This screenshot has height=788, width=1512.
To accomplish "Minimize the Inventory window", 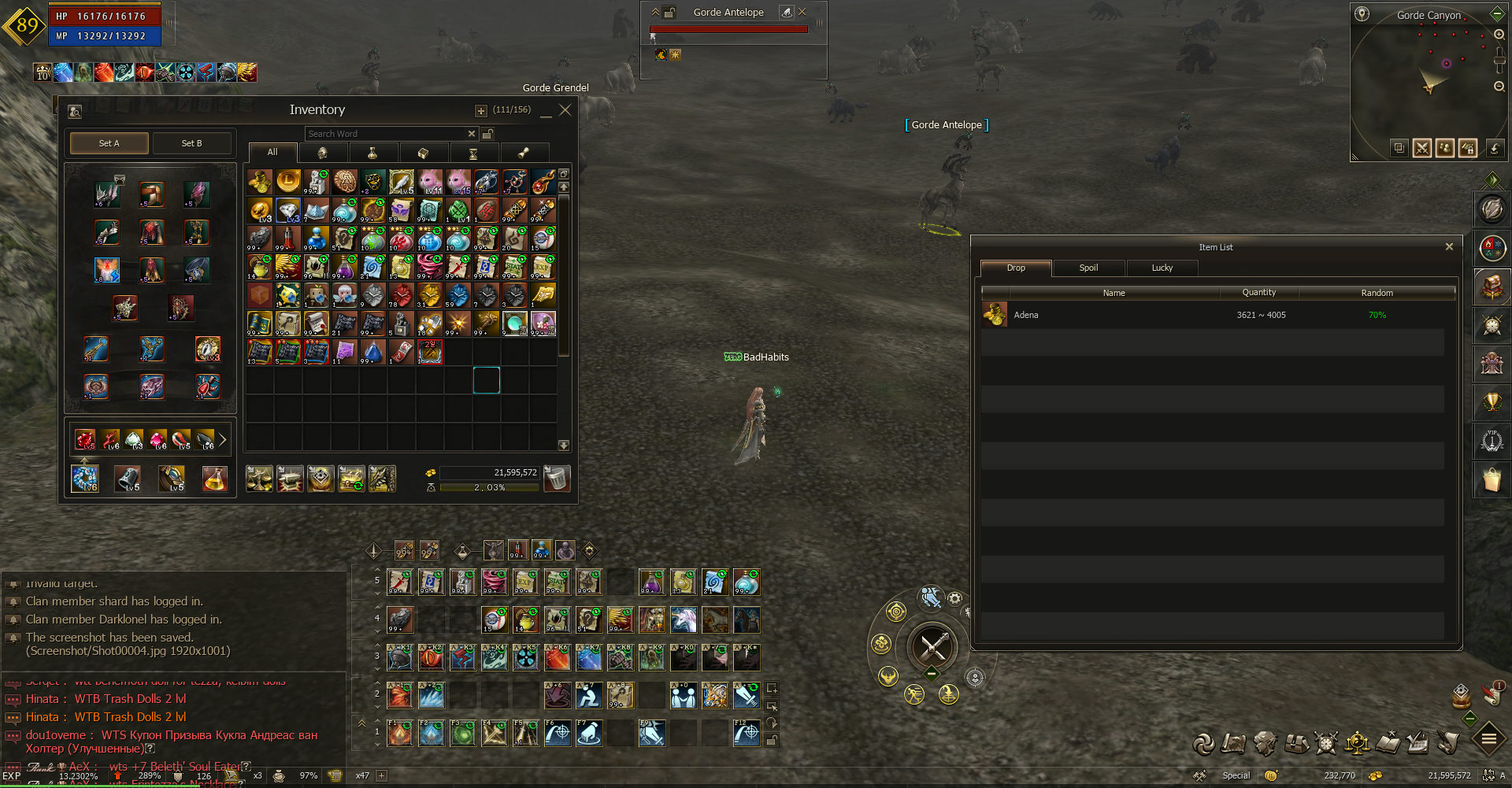I will 546,112.
